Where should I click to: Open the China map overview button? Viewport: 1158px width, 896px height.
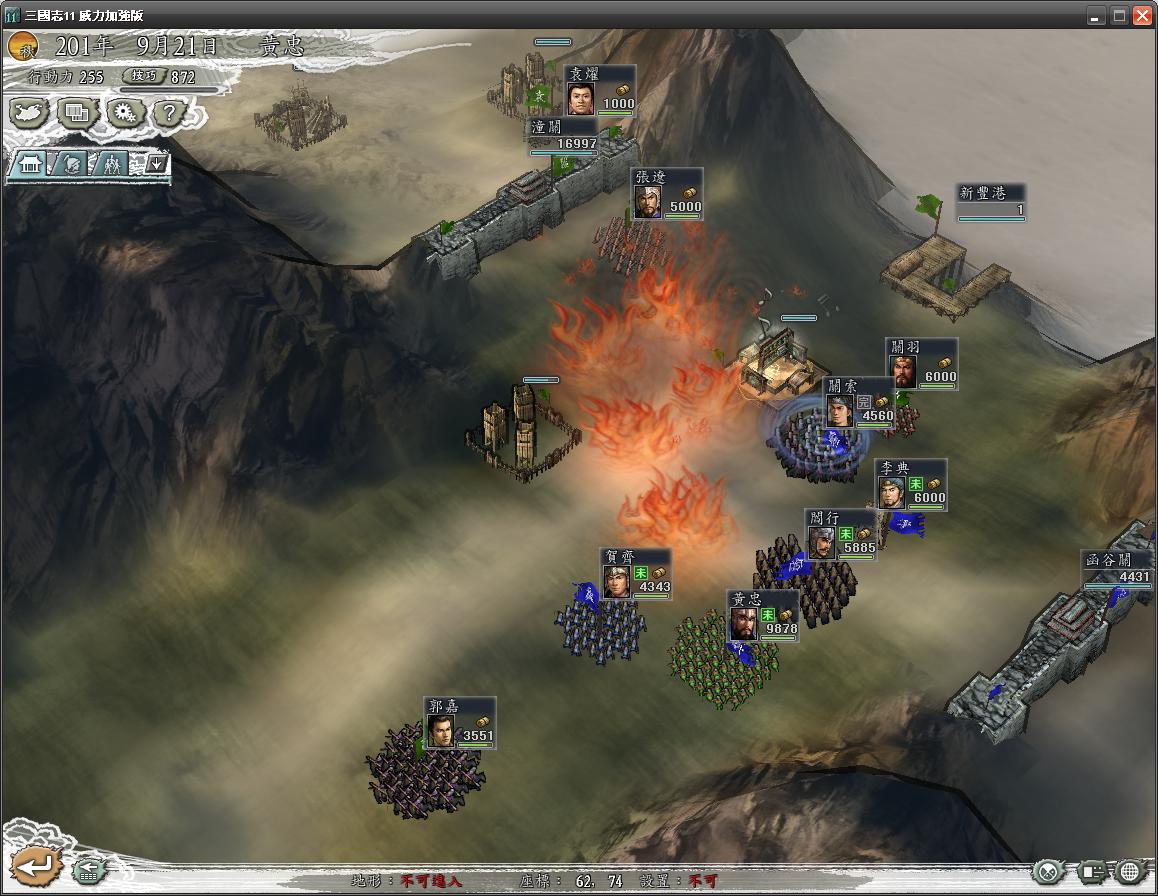pos(30,113)
